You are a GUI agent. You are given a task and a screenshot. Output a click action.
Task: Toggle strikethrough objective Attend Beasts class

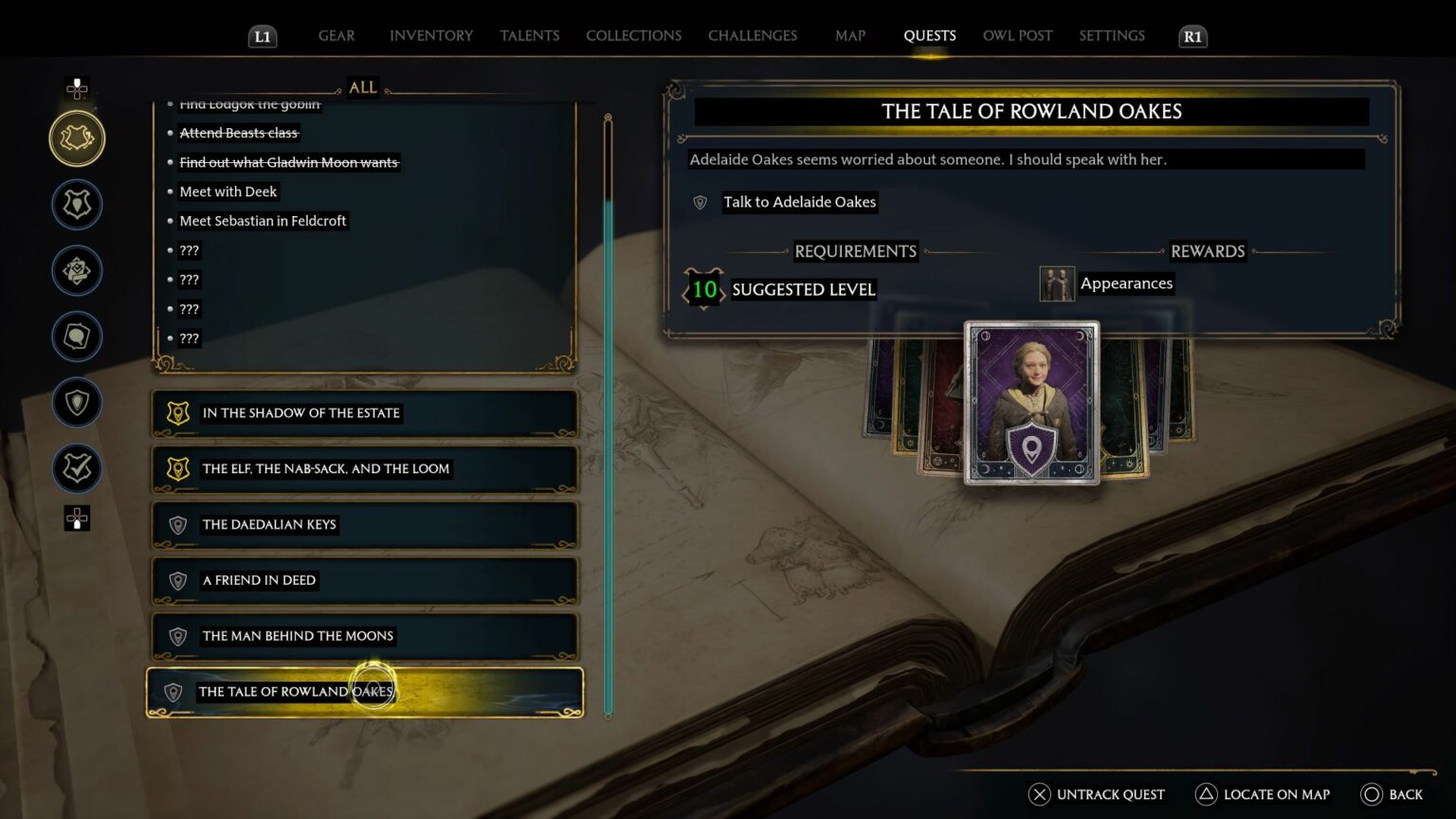point(239,132)
